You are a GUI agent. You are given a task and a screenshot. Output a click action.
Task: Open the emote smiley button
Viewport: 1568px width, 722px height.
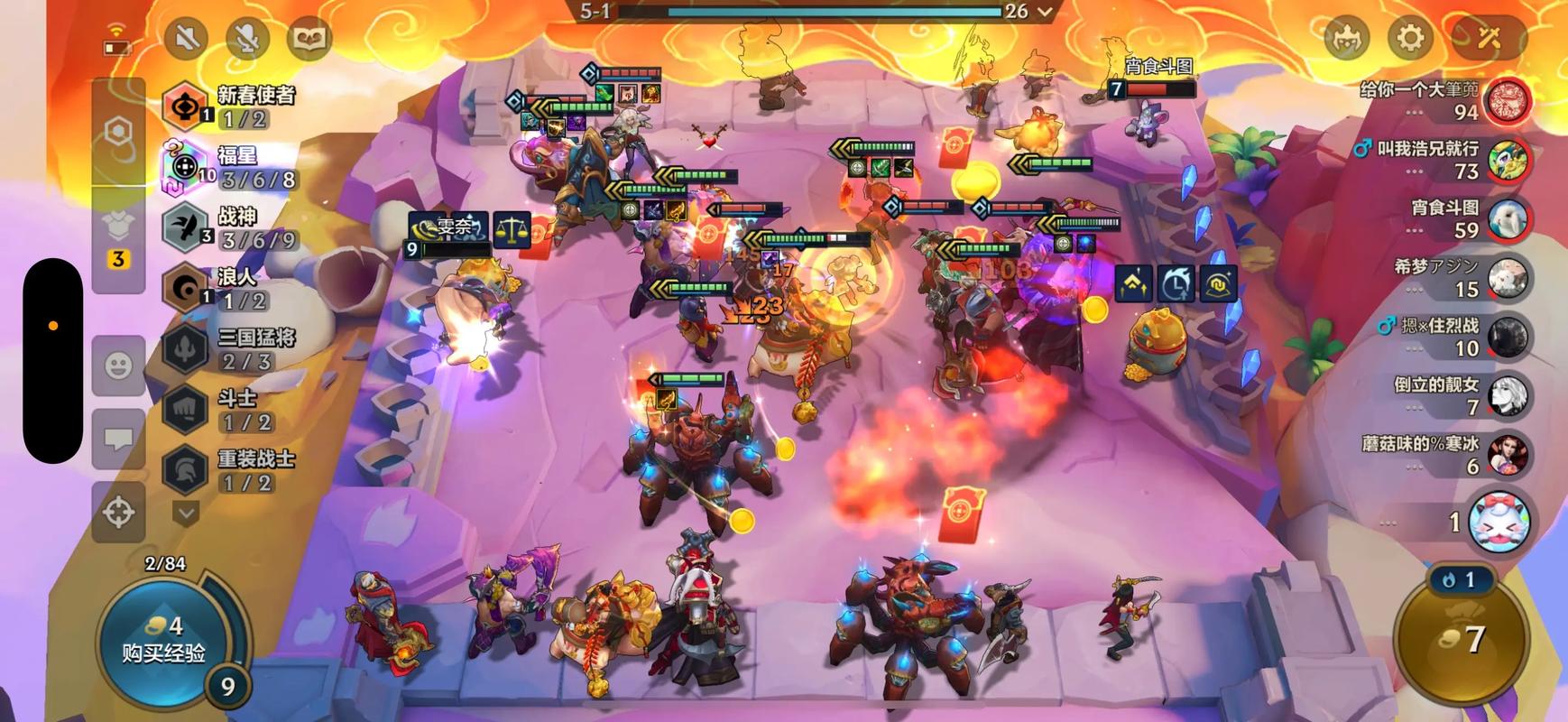point(119,366)
